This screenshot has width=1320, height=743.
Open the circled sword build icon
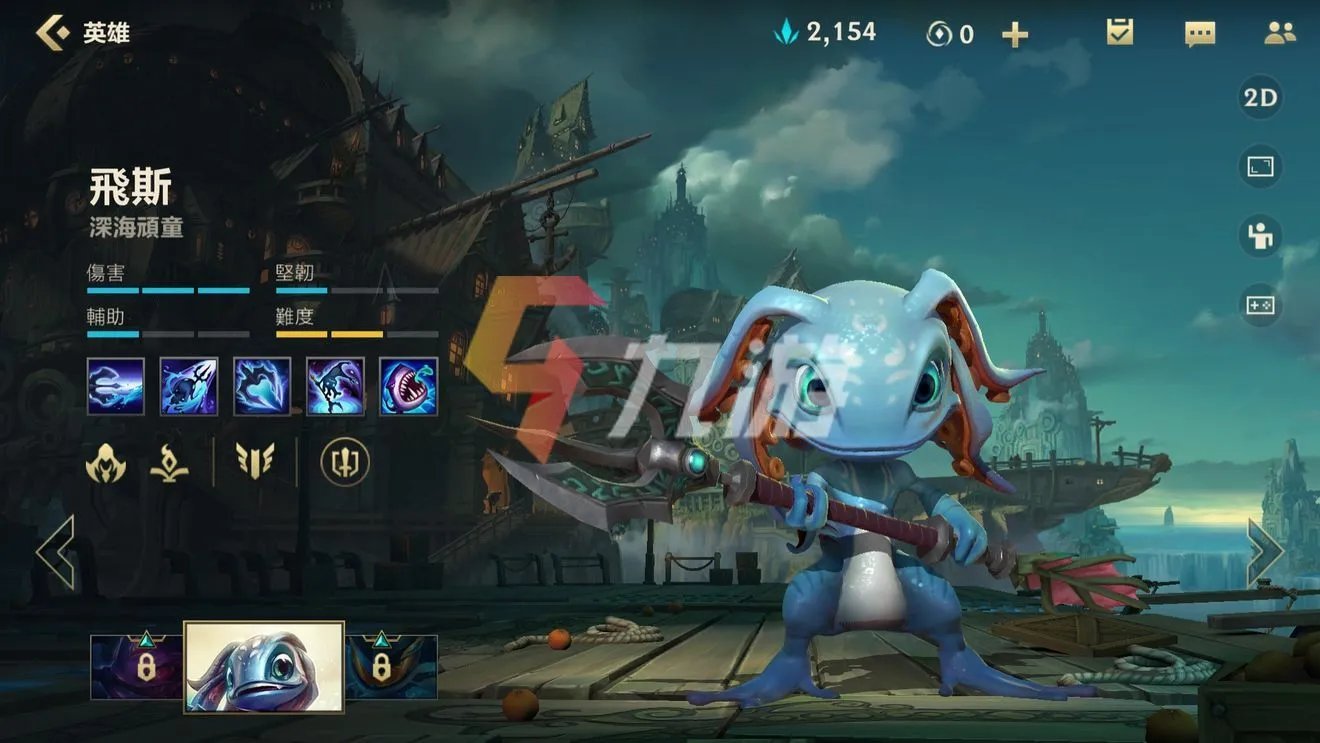pyautogui.click(x=345, y=463)
